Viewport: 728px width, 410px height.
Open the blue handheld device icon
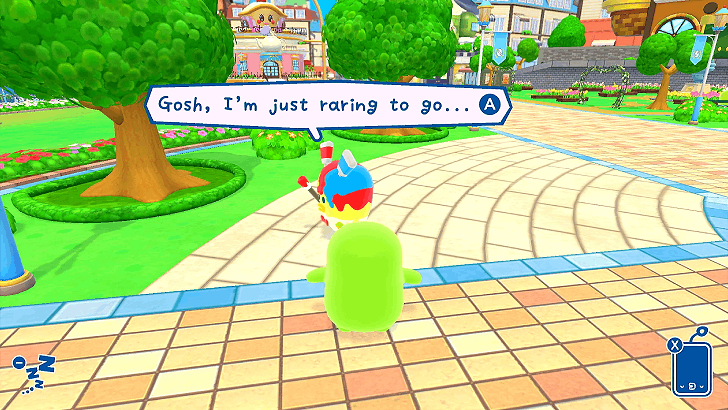pos(691,369)
